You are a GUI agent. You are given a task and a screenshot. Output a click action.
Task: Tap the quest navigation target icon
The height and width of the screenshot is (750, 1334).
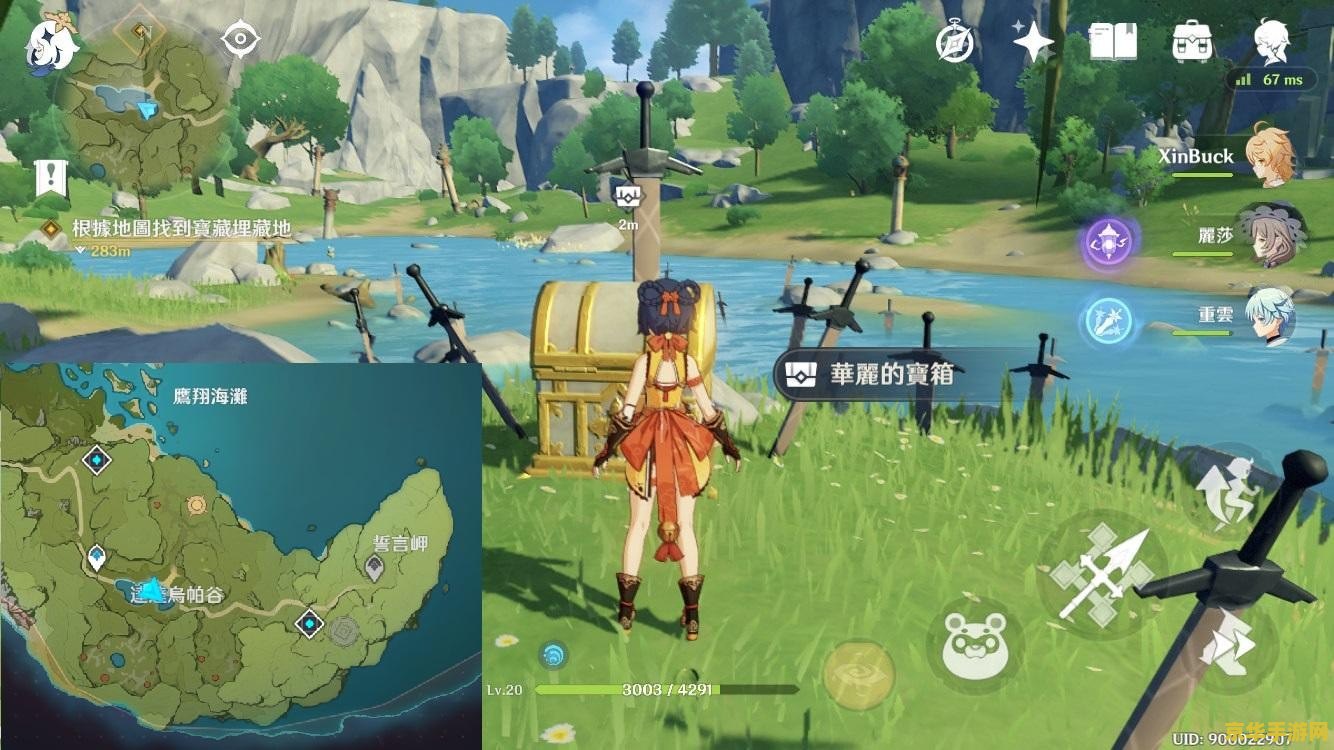[240, 40]
